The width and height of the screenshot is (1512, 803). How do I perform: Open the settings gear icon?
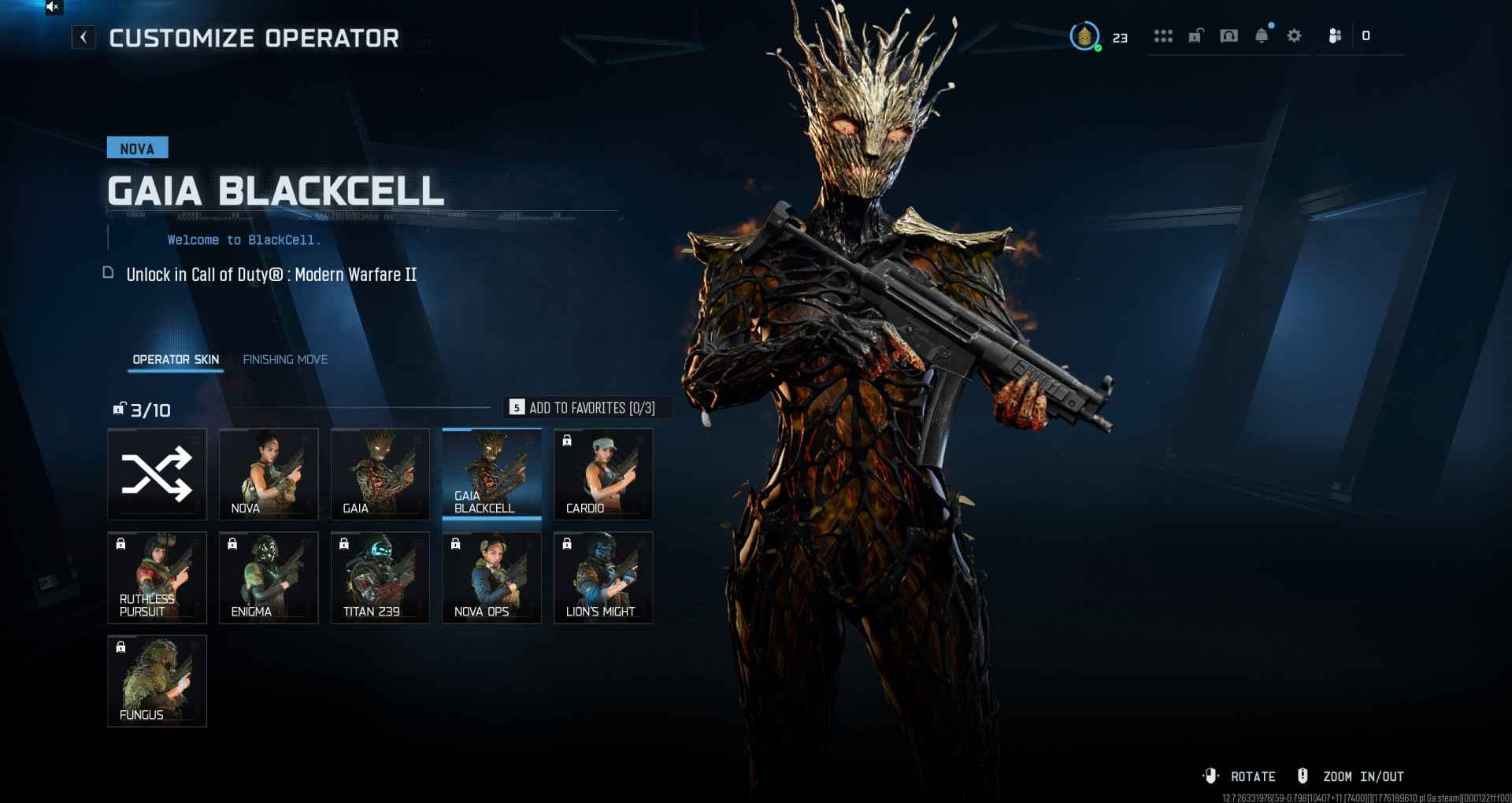click(1294, 36)
